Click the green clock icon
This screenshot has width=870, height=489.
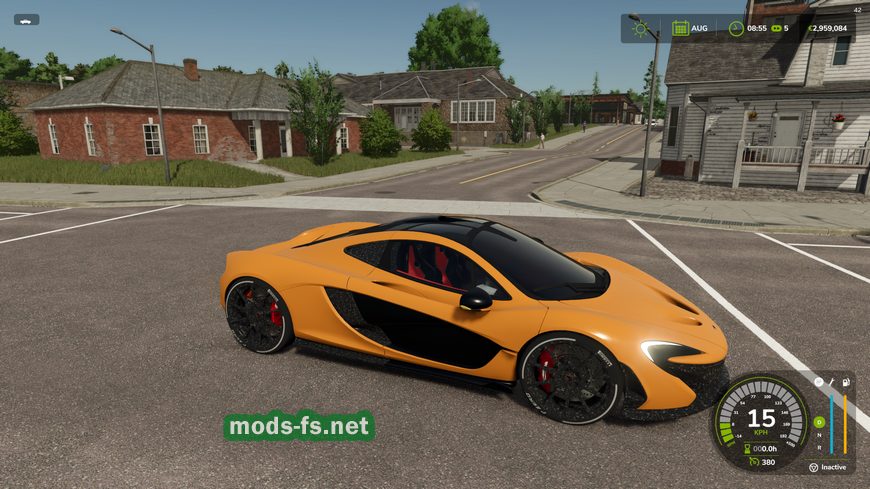pos(736,28)
